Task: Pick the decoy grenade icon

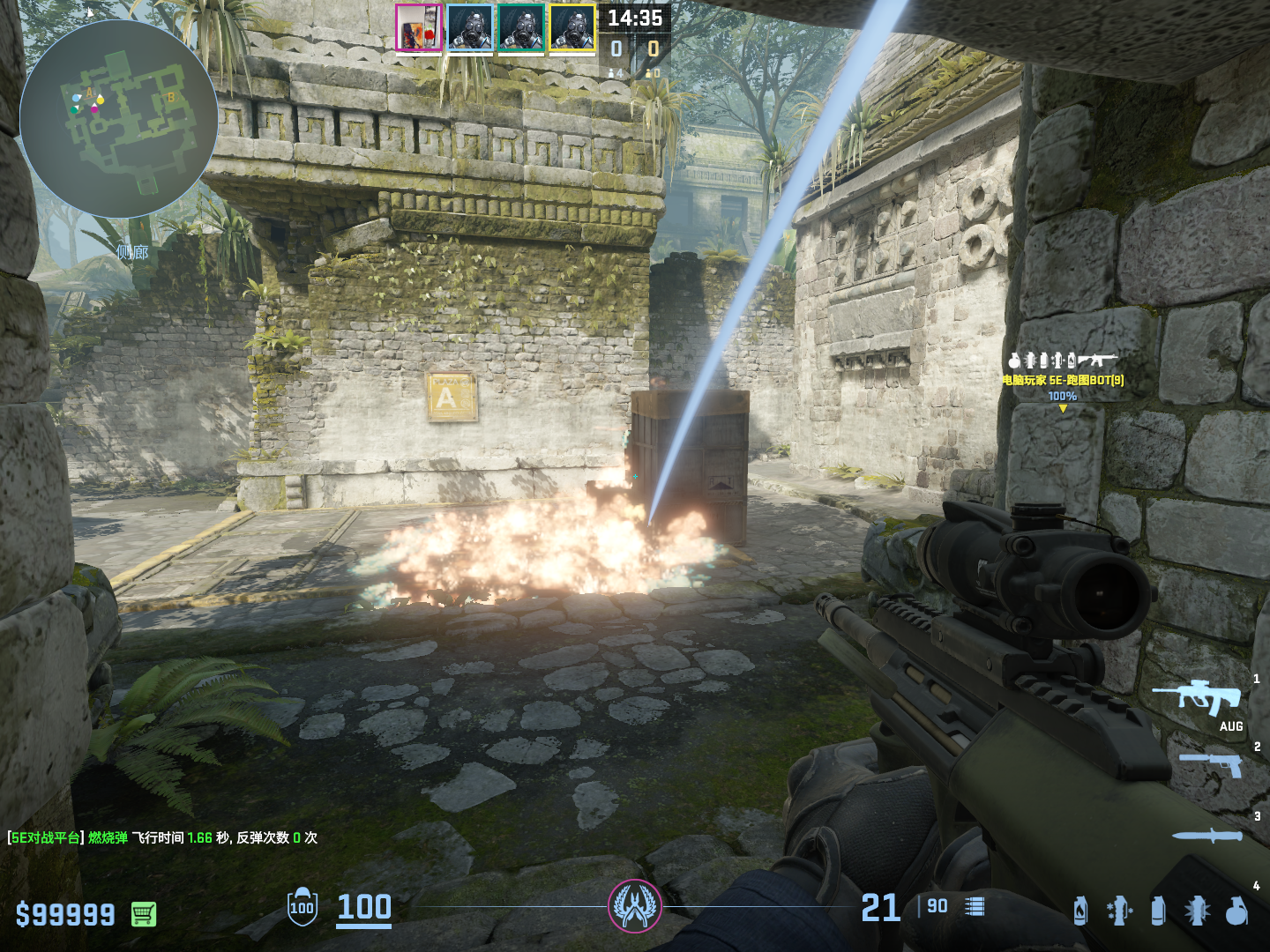Action: (x=1119, y=911)
